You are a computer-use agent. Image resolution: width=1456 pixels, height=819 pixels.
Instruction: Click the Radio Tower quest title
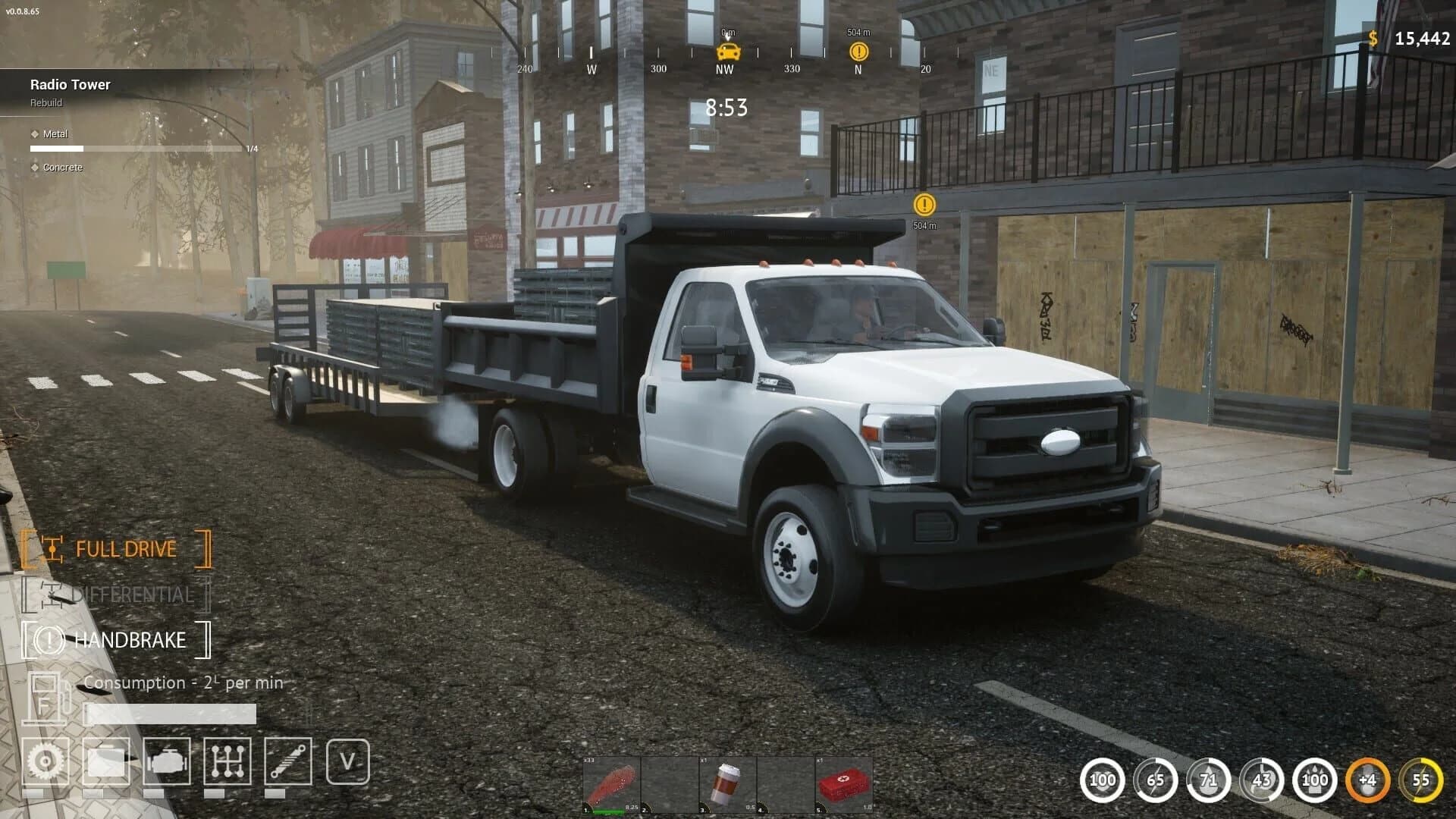70,84
